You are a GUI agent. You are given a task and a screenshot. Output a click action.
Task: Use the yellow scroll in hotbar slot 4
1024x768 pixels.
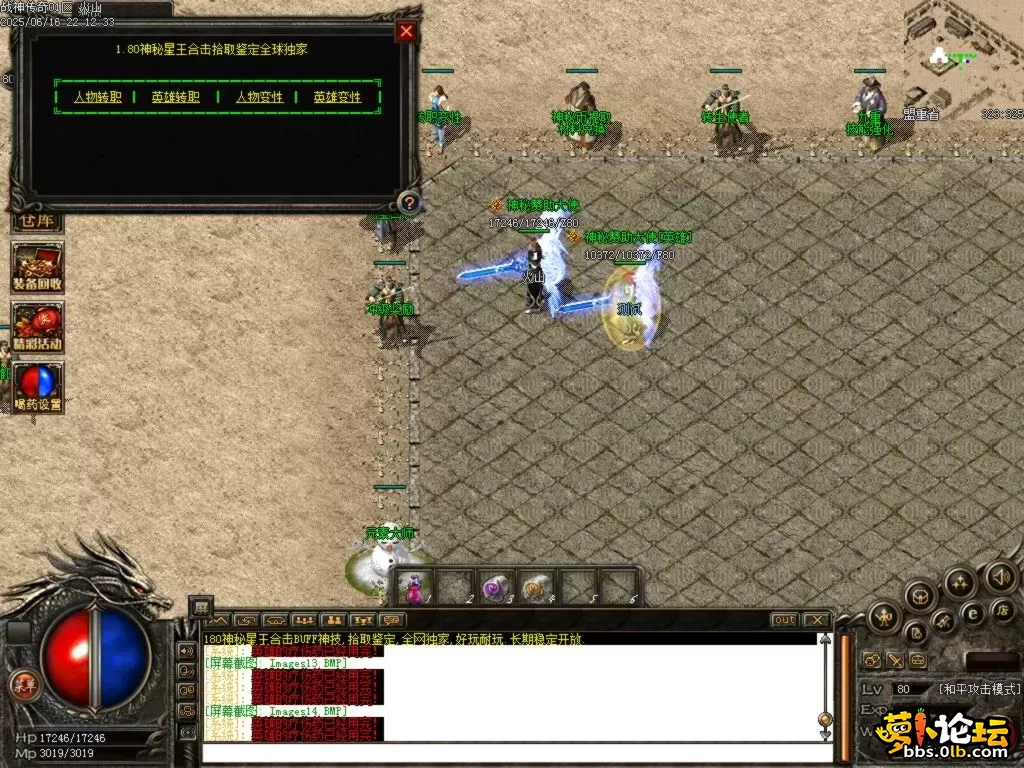coord(538,587)
